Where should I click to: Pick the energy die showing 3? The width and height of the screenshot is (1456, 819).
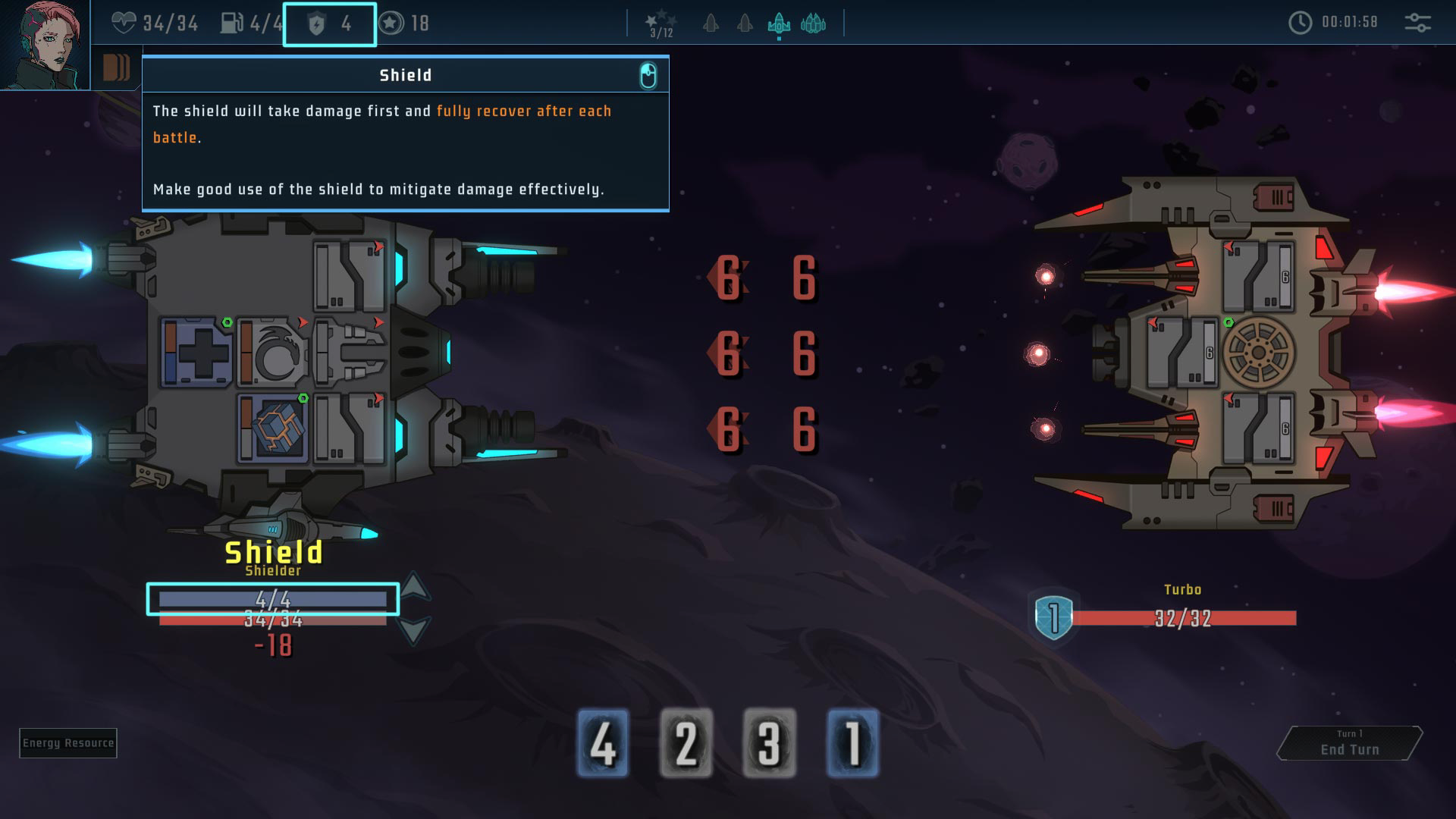[769, 743]
